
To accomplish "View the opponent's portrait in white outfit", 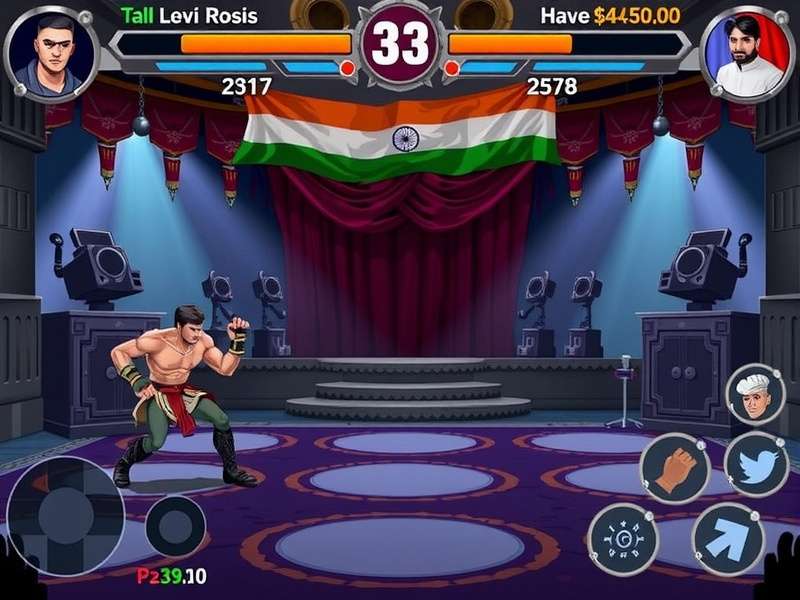I will 747,53.
